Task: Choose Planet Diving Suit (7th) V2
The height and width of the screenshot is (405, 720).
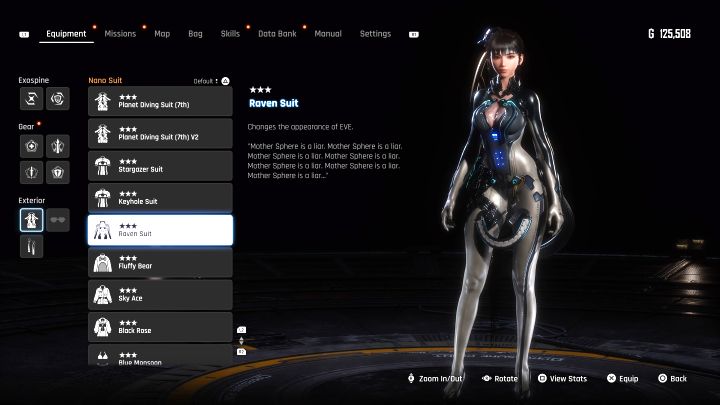Action: pos(160,133)
